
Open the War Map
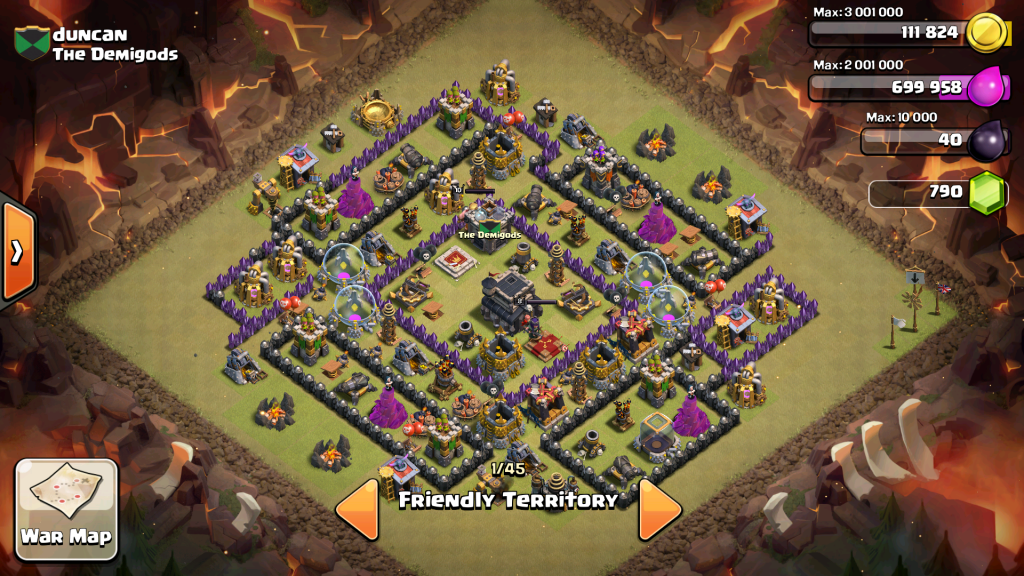tap(67, 509)
